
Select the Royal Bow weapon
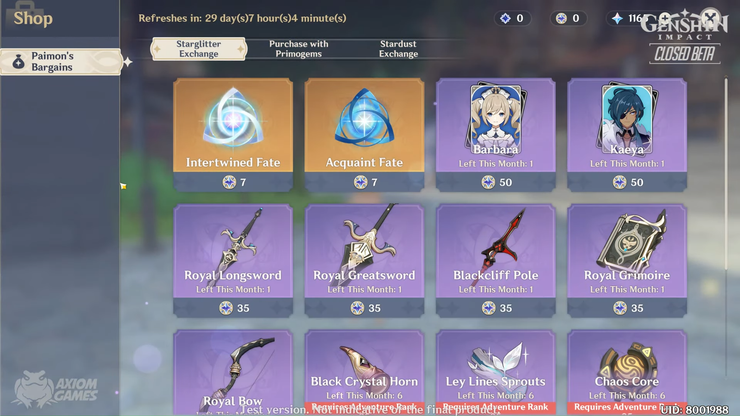click(233, 372)
